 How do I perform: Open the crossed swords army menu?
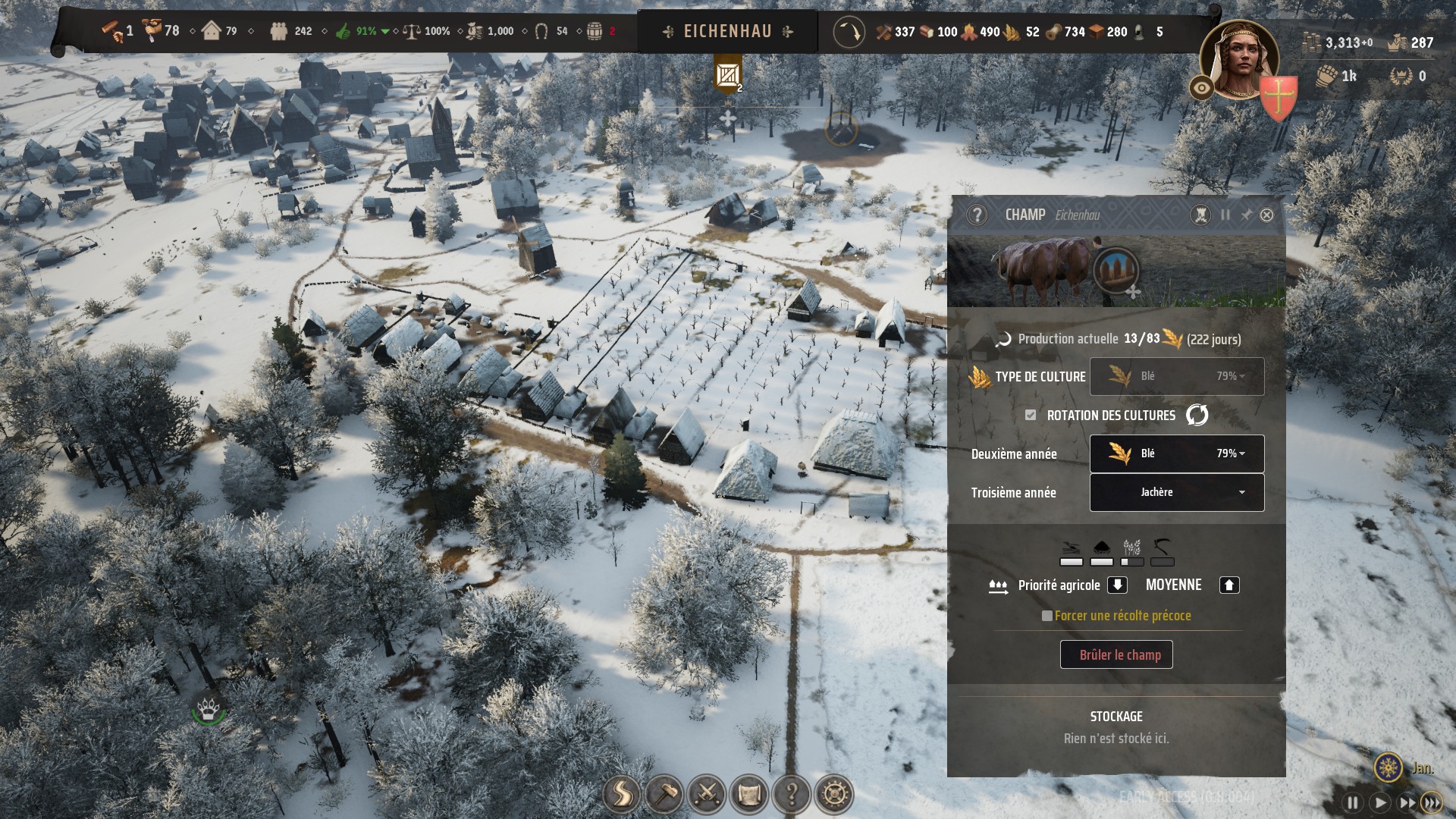click(707, 795)
